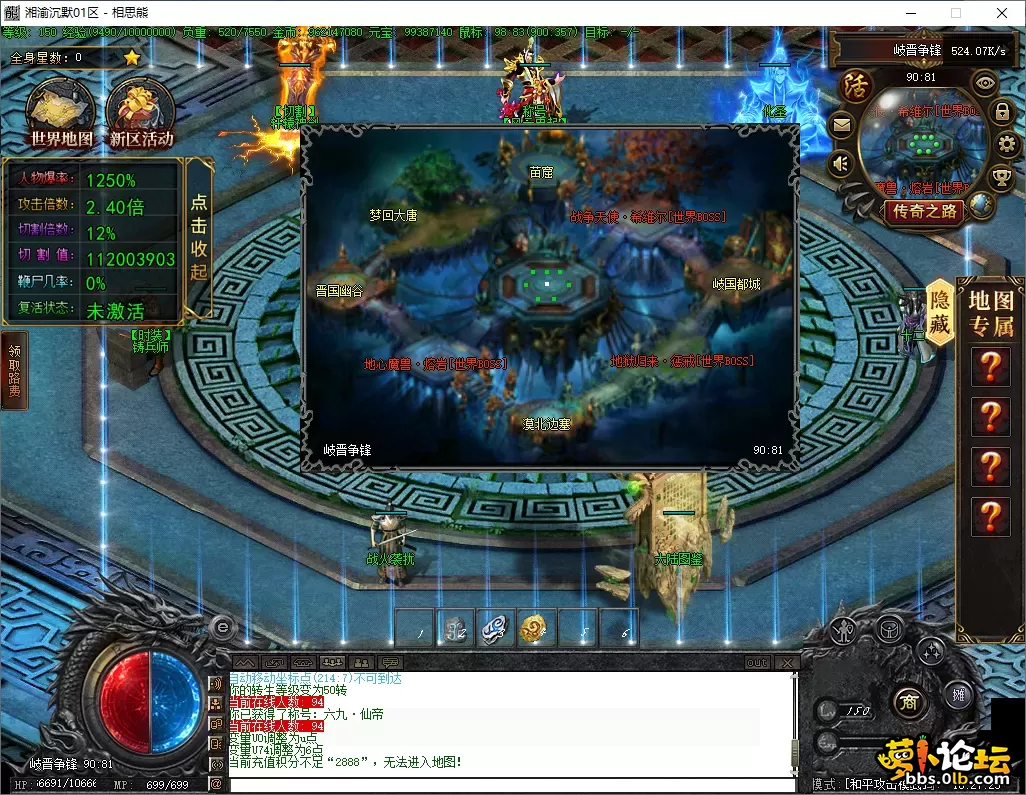1026x795 pixels.
Task: Select world boss 地心魔兽·熔岩 label
Action: (435, 365)
